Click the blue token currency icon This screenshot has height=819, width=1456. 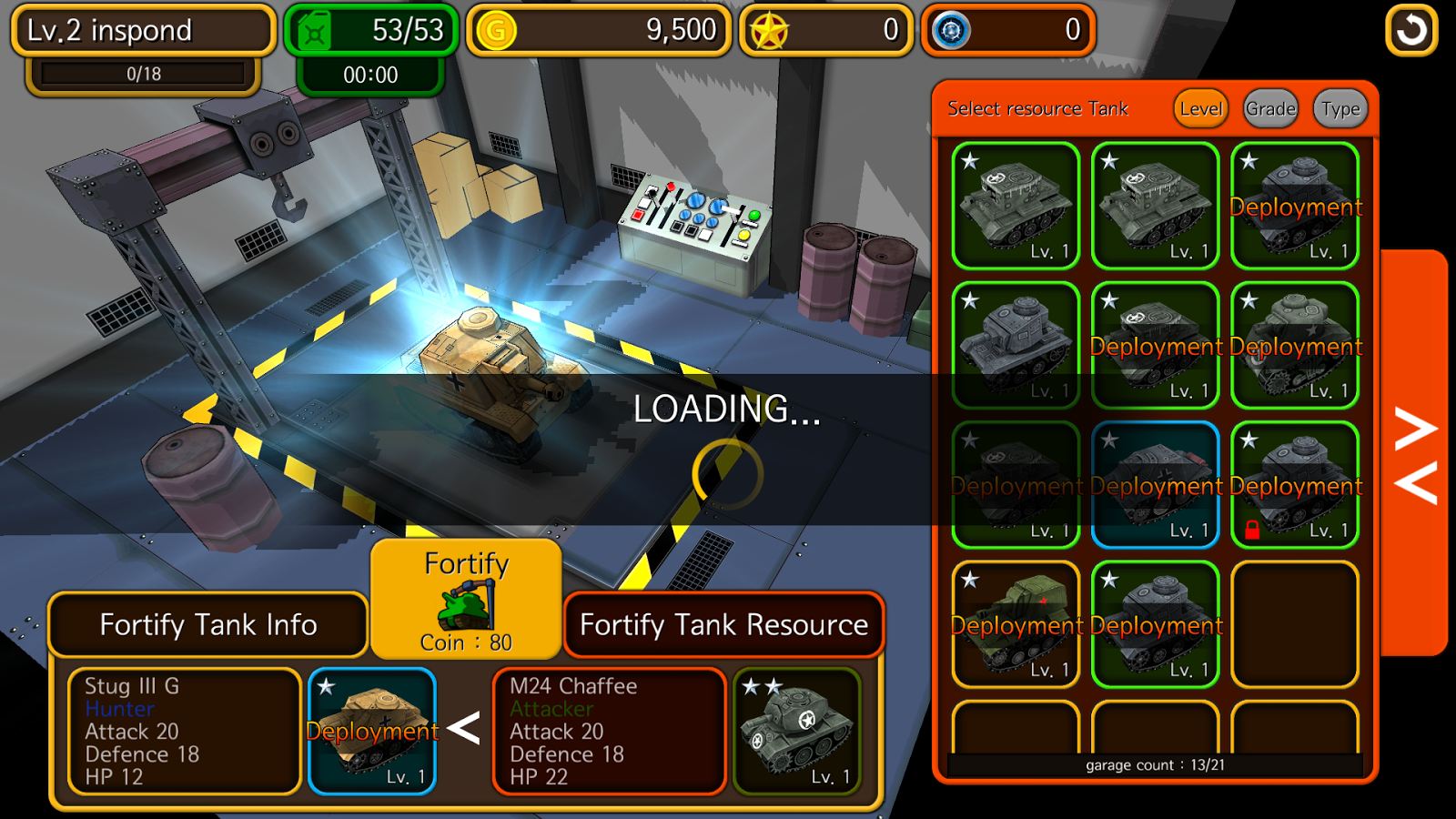(949, 29)
